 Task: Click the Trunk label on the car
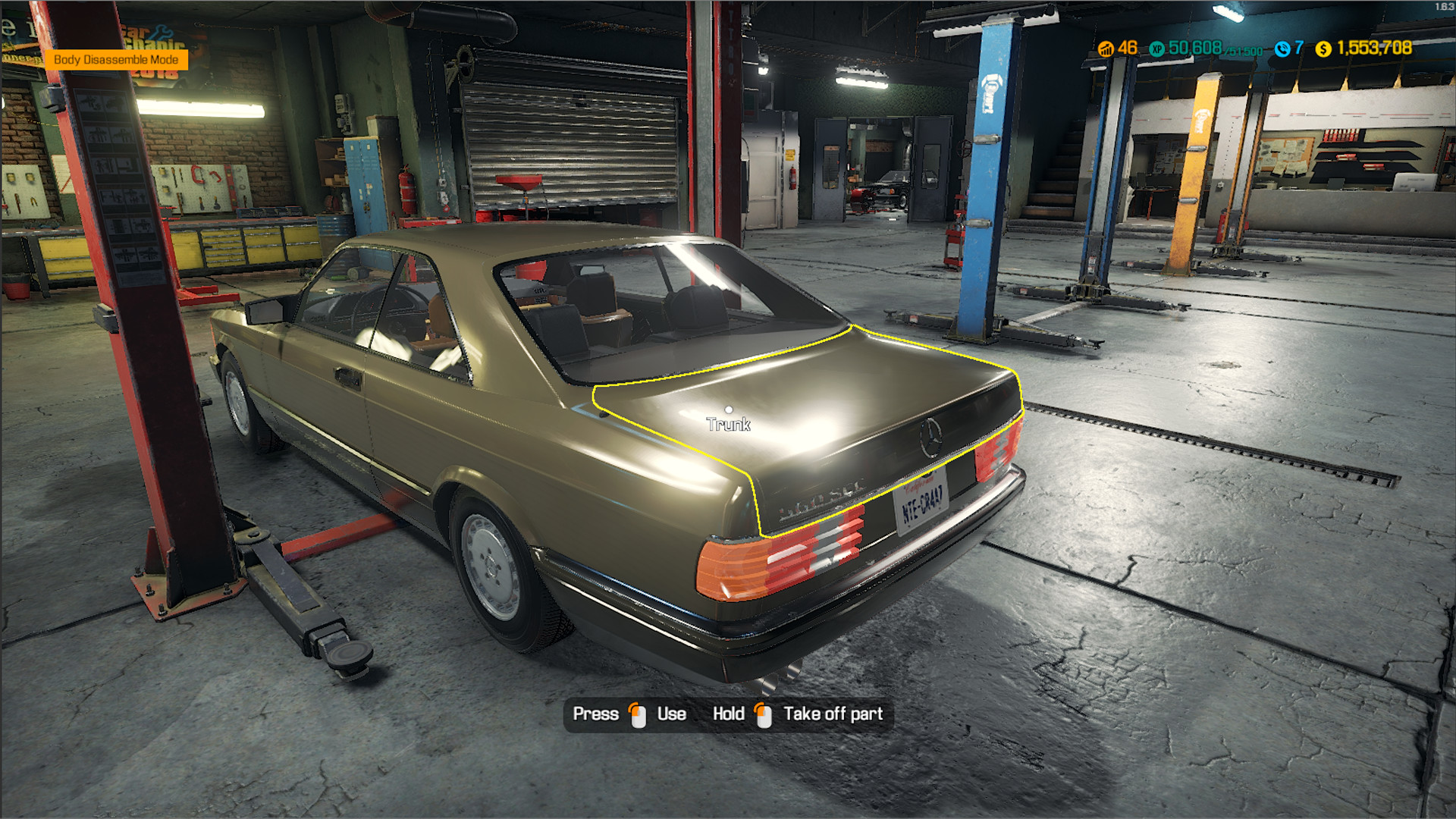[729, 422]
